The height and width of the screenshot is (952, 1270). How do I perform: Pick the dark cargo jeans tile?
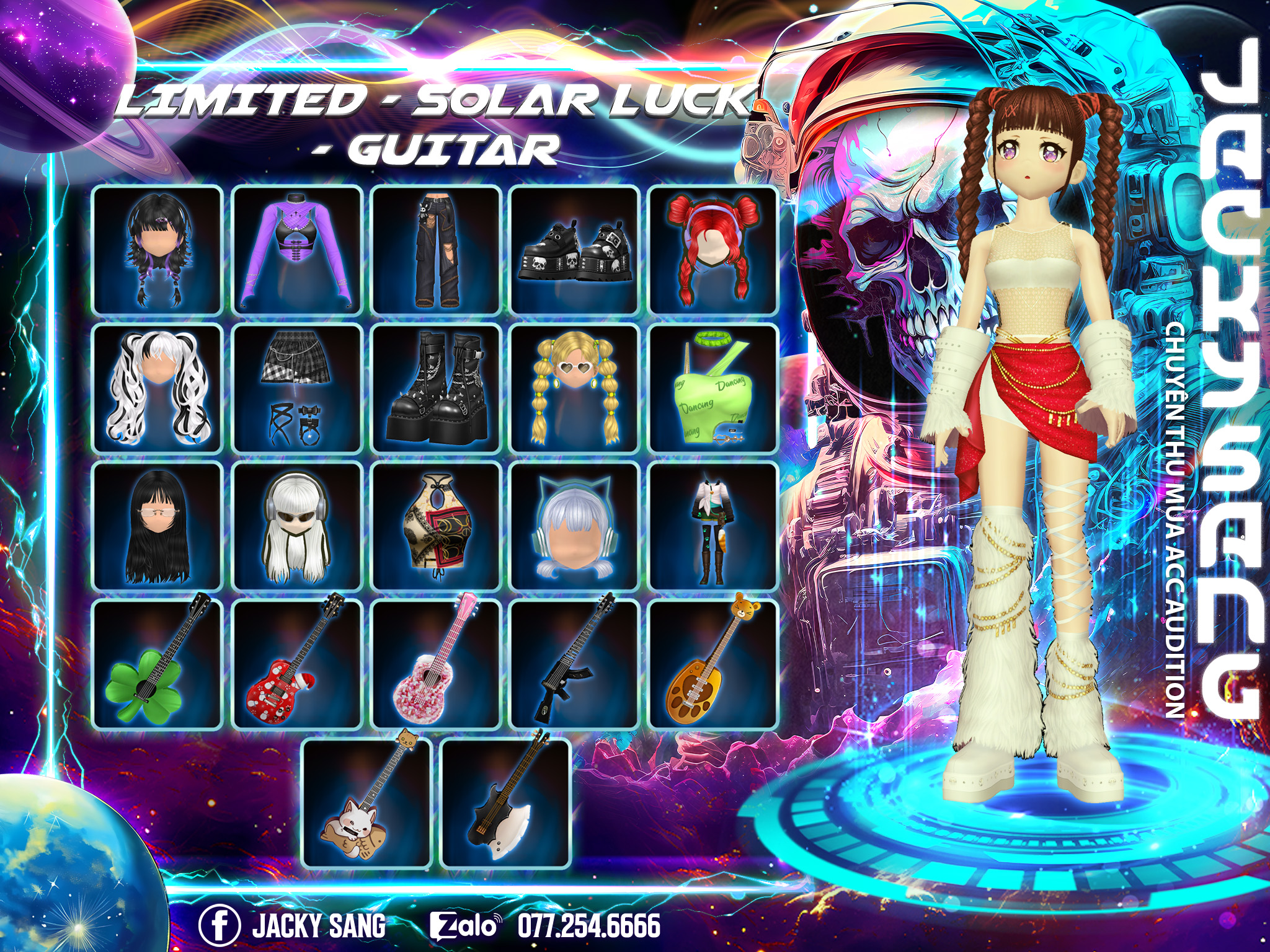(436, 250)
